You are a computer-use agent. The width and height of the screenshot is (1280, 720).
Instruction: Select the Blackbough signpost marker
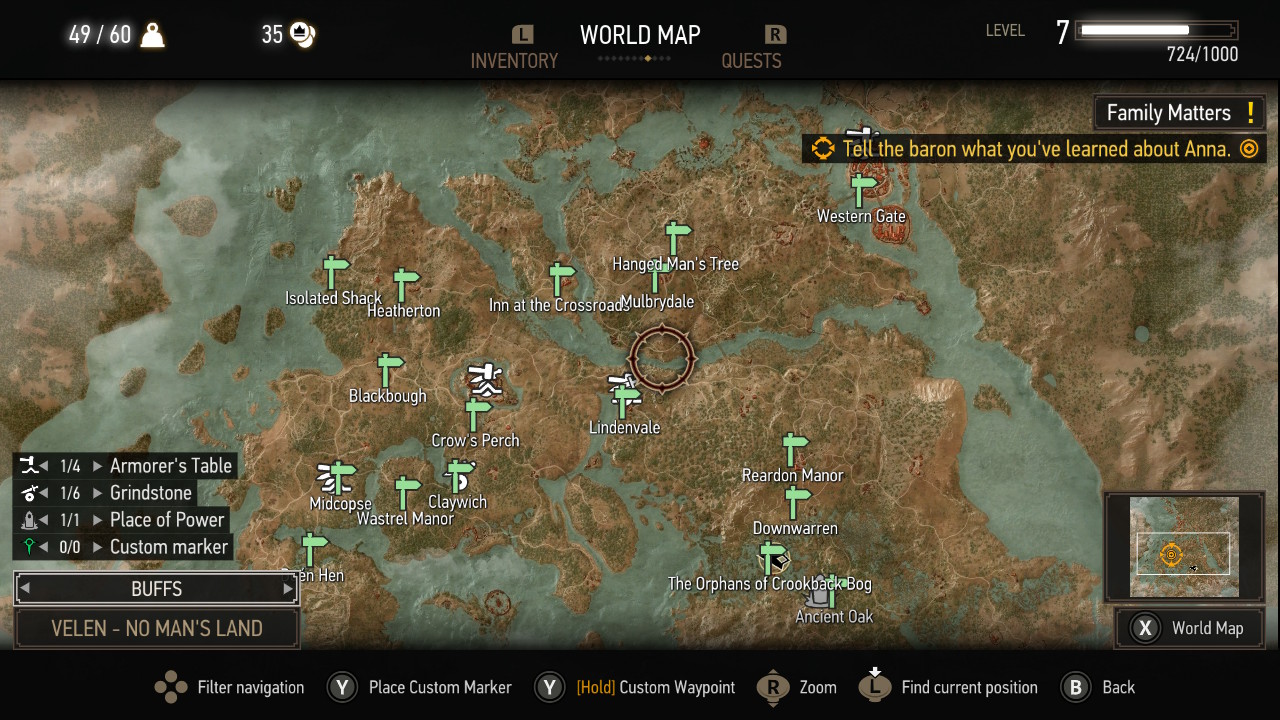tap(389, 370)
